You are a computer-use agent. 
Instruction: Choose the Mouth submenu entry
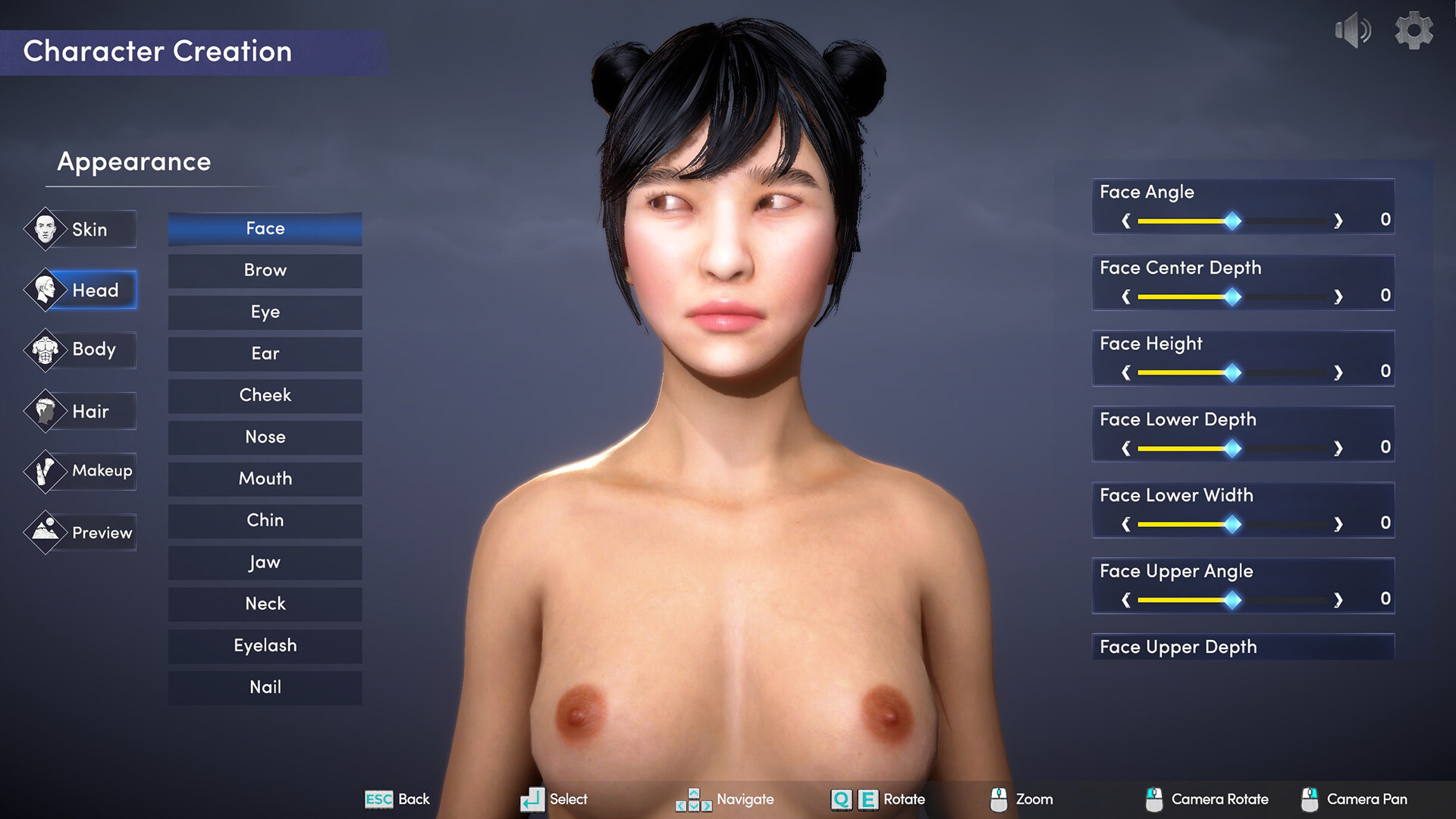(265, 479)
